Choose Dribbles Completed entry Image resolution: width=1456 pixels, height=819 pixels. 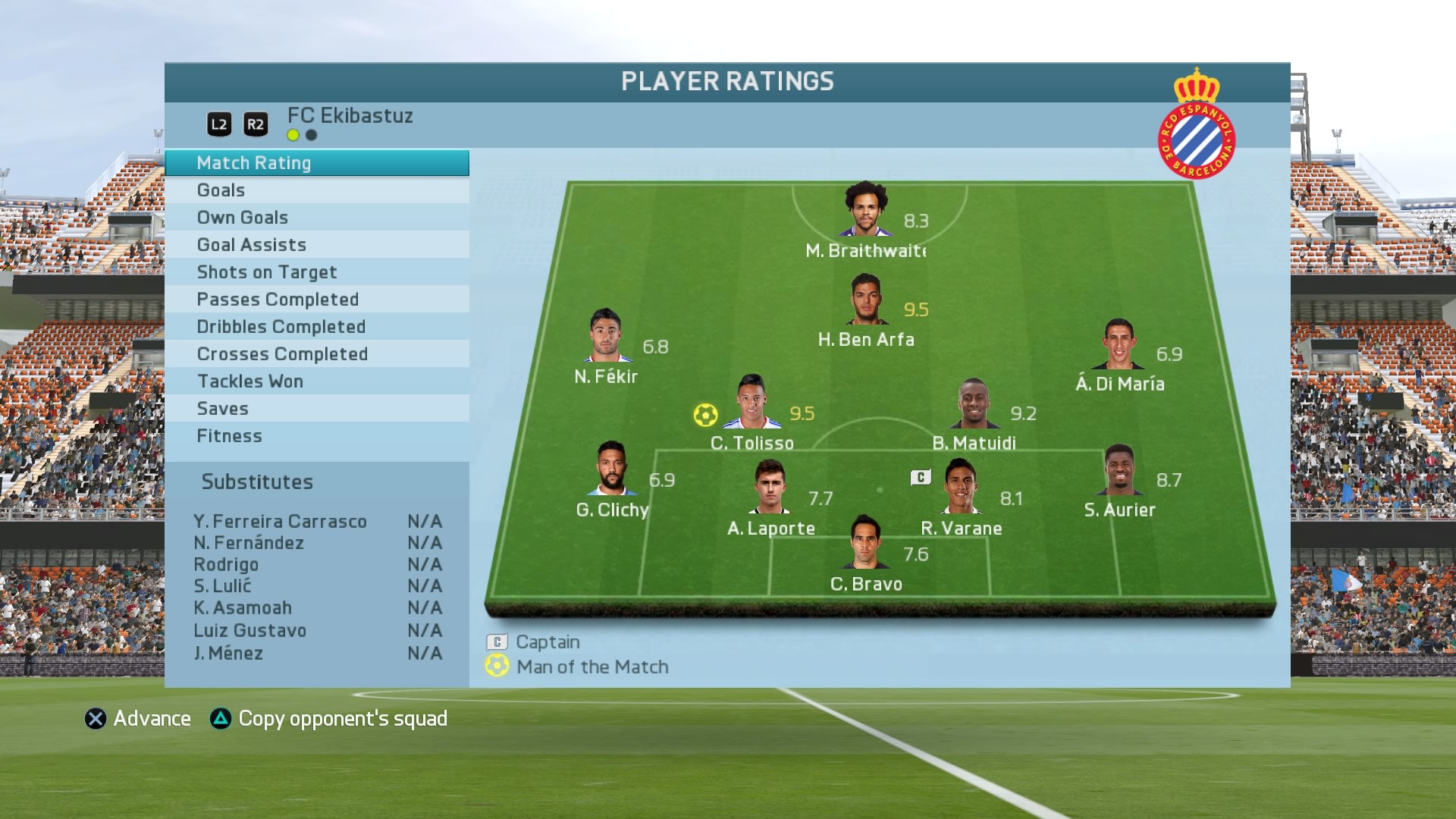click(316, 327)
